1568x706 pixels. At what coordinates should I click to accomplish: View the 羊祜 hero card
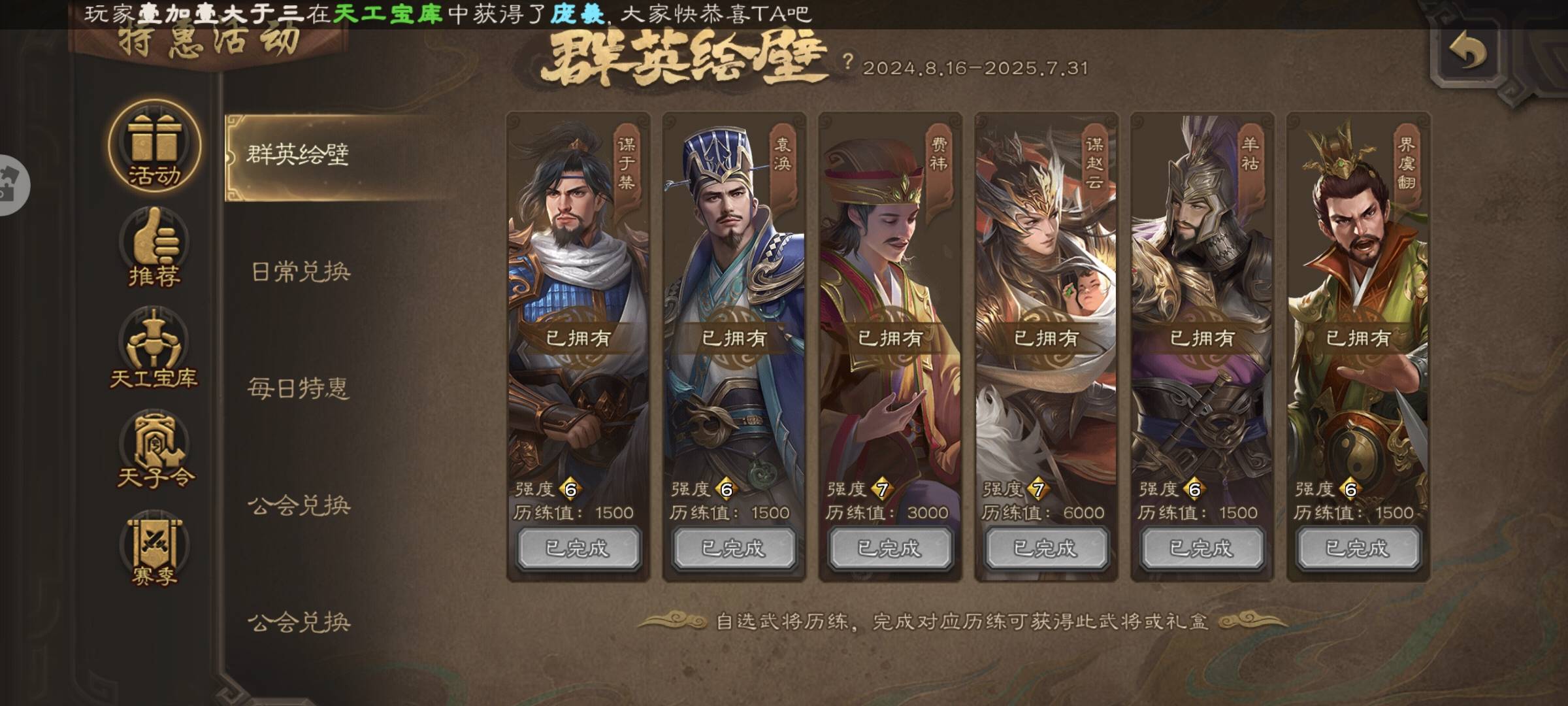click(x=1202, y=294)
